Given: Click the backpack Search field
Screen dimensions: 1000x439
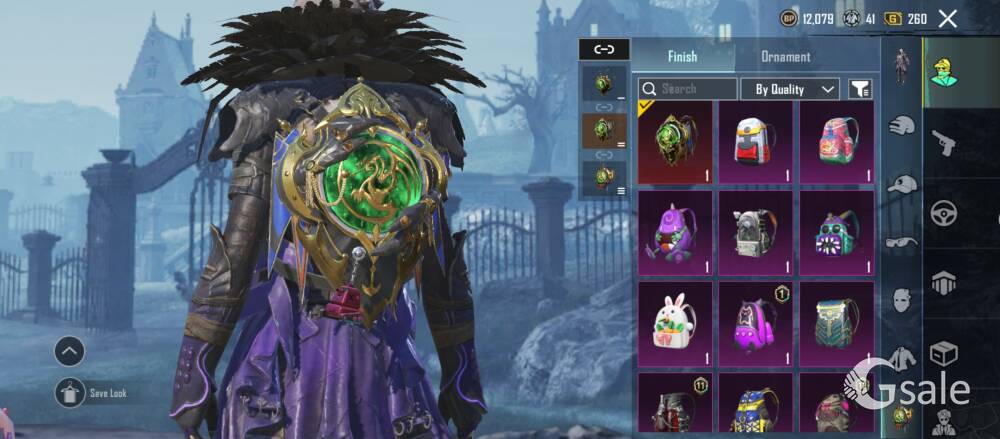Looking at the screenshot, I should (688, 89).
